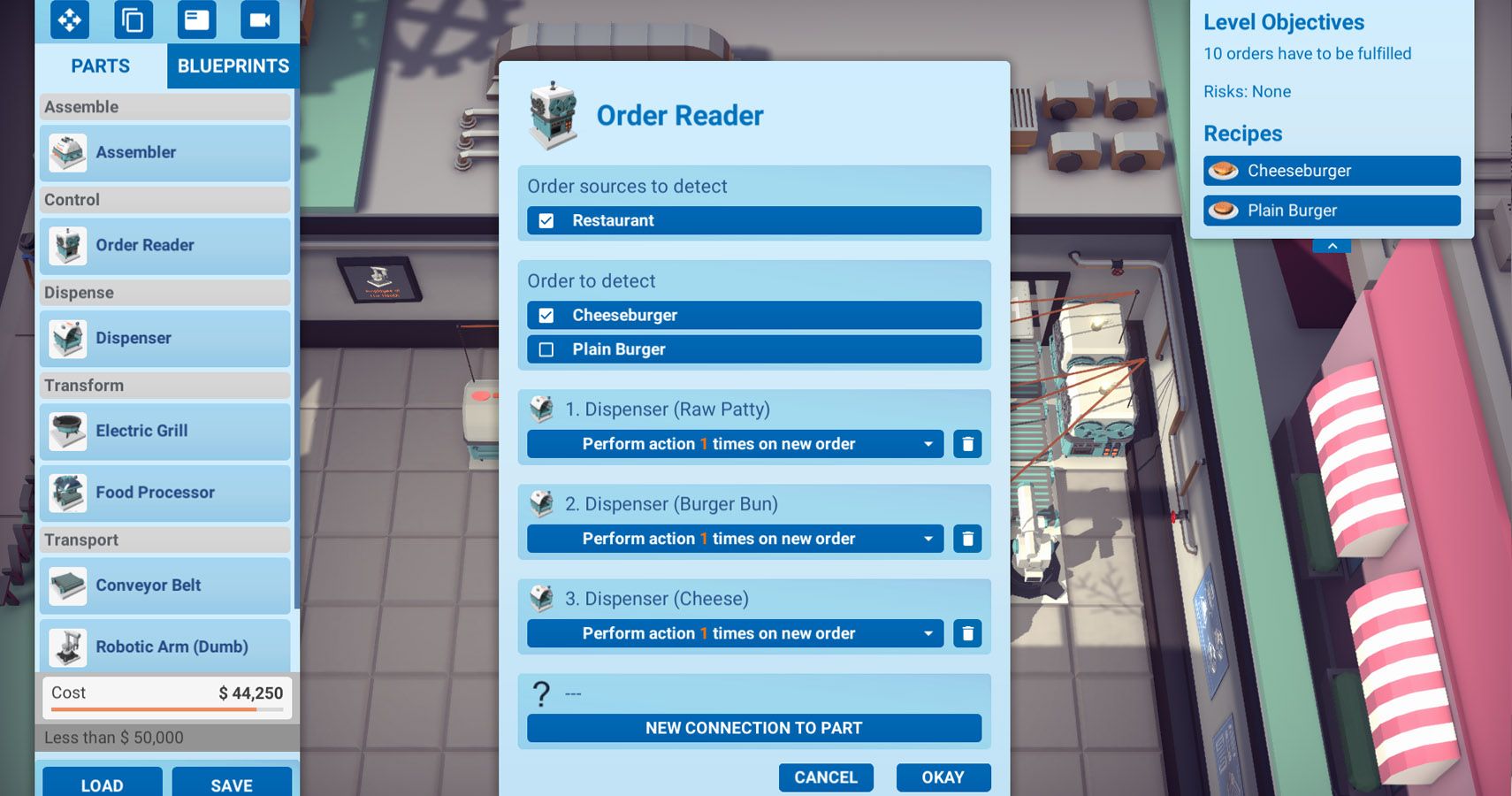Select the Robotic Arm (Dumb) icon

[67, 647]
